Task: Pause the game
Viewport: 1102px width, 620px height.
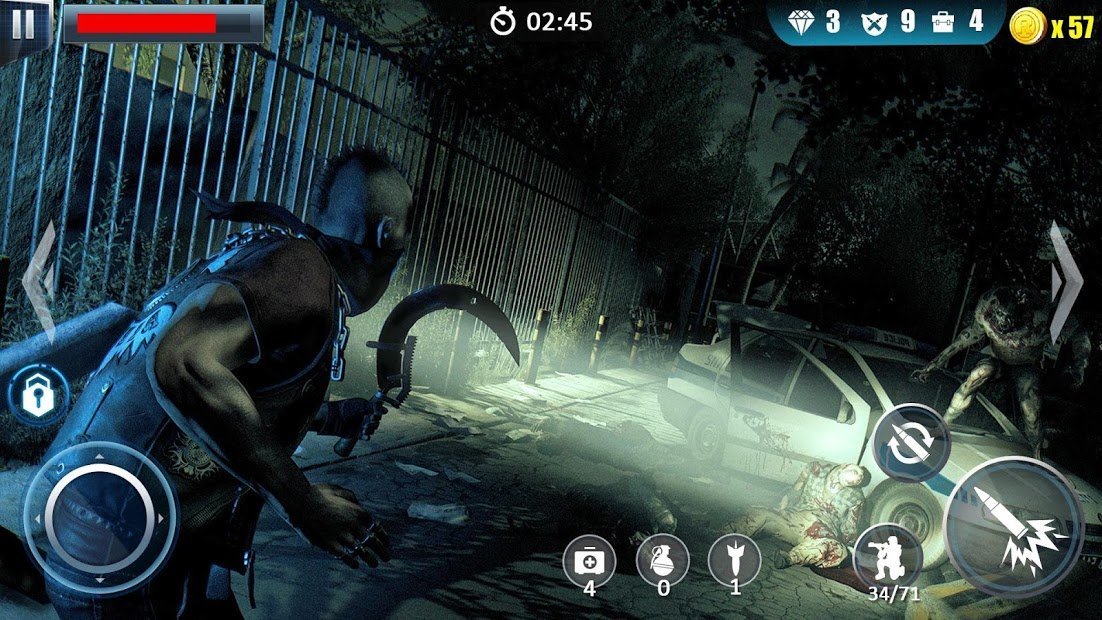Action: click(x=22, y=24)
